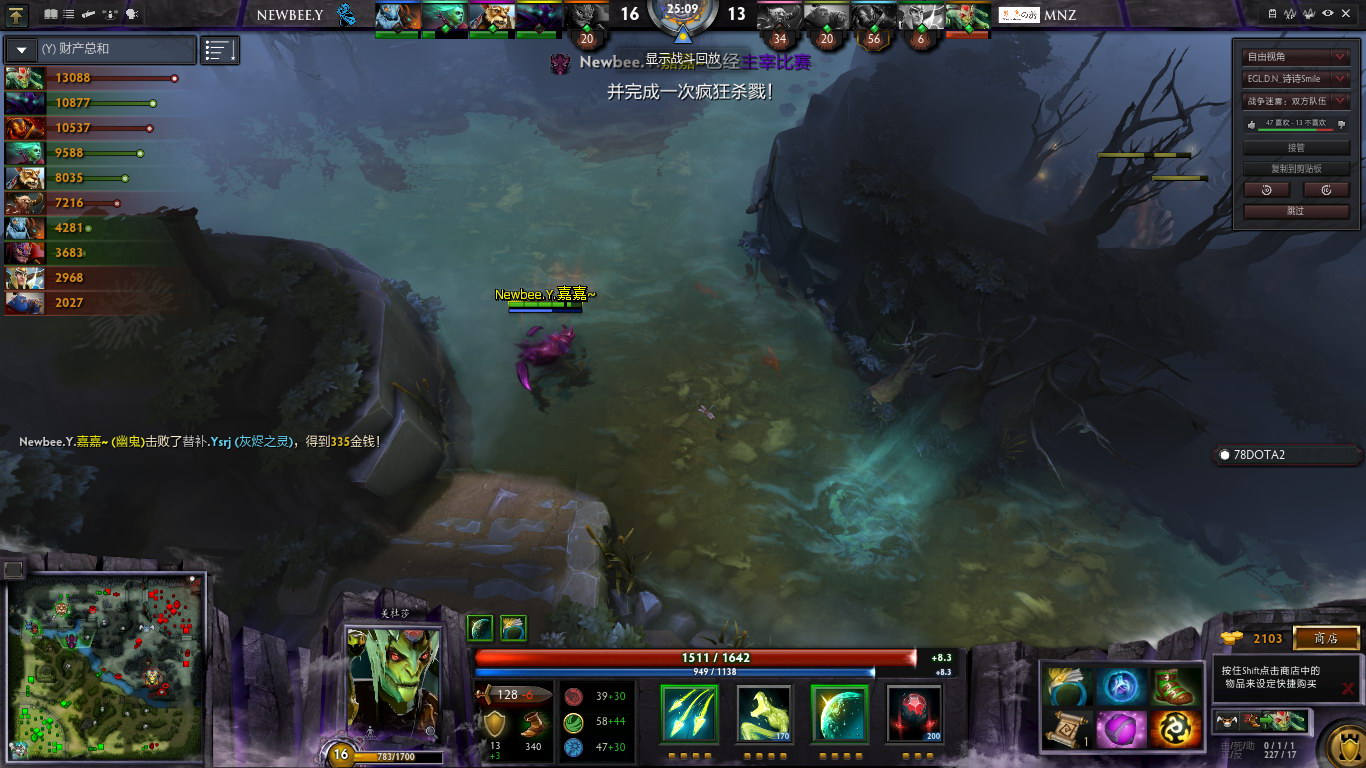
Task: Toggle the list sort button beside 财产总和
Action: tap(220, 49)
